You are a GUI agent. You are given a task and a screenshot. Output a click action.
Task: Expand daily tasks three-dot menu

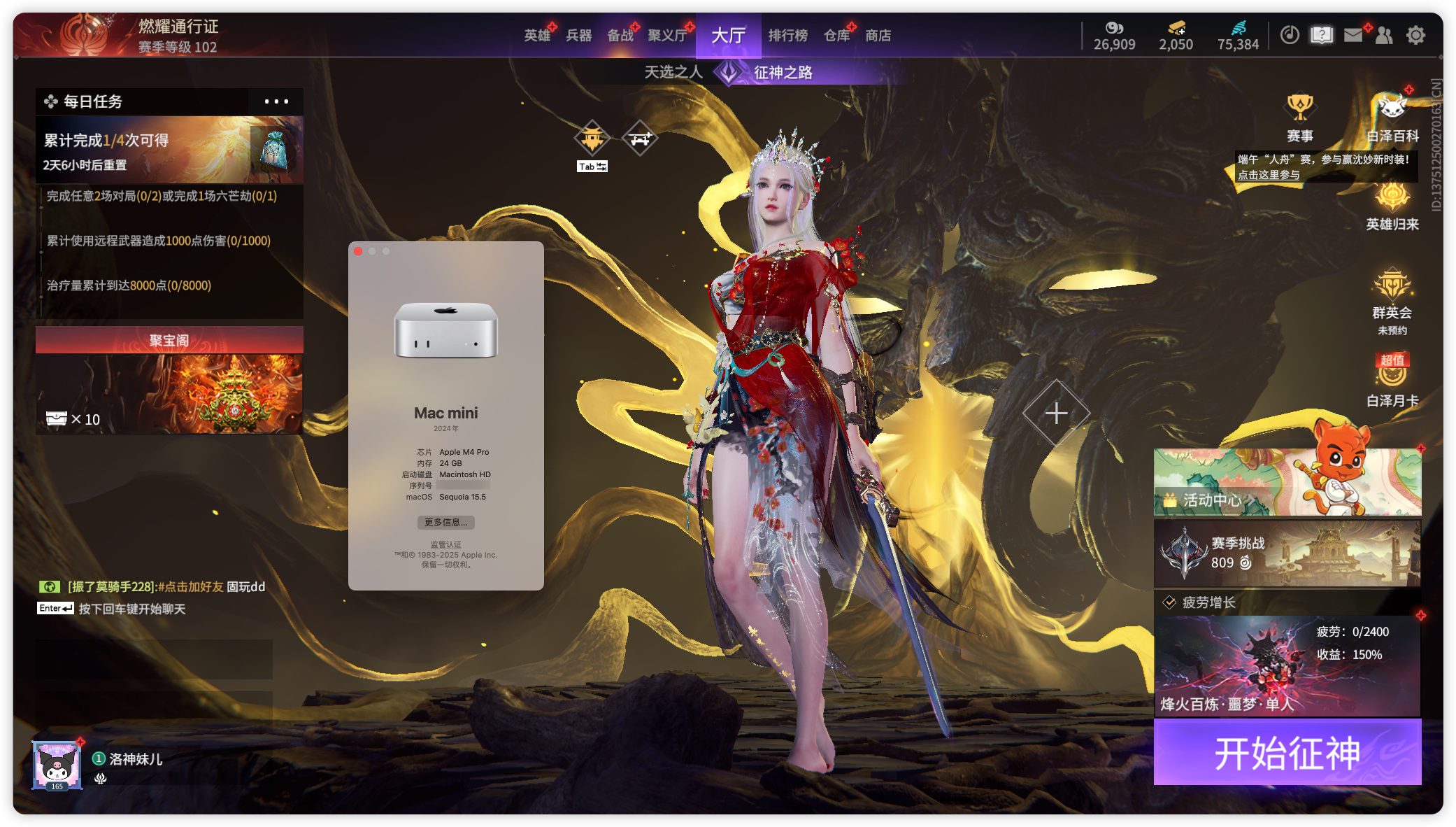click(276, 101)
